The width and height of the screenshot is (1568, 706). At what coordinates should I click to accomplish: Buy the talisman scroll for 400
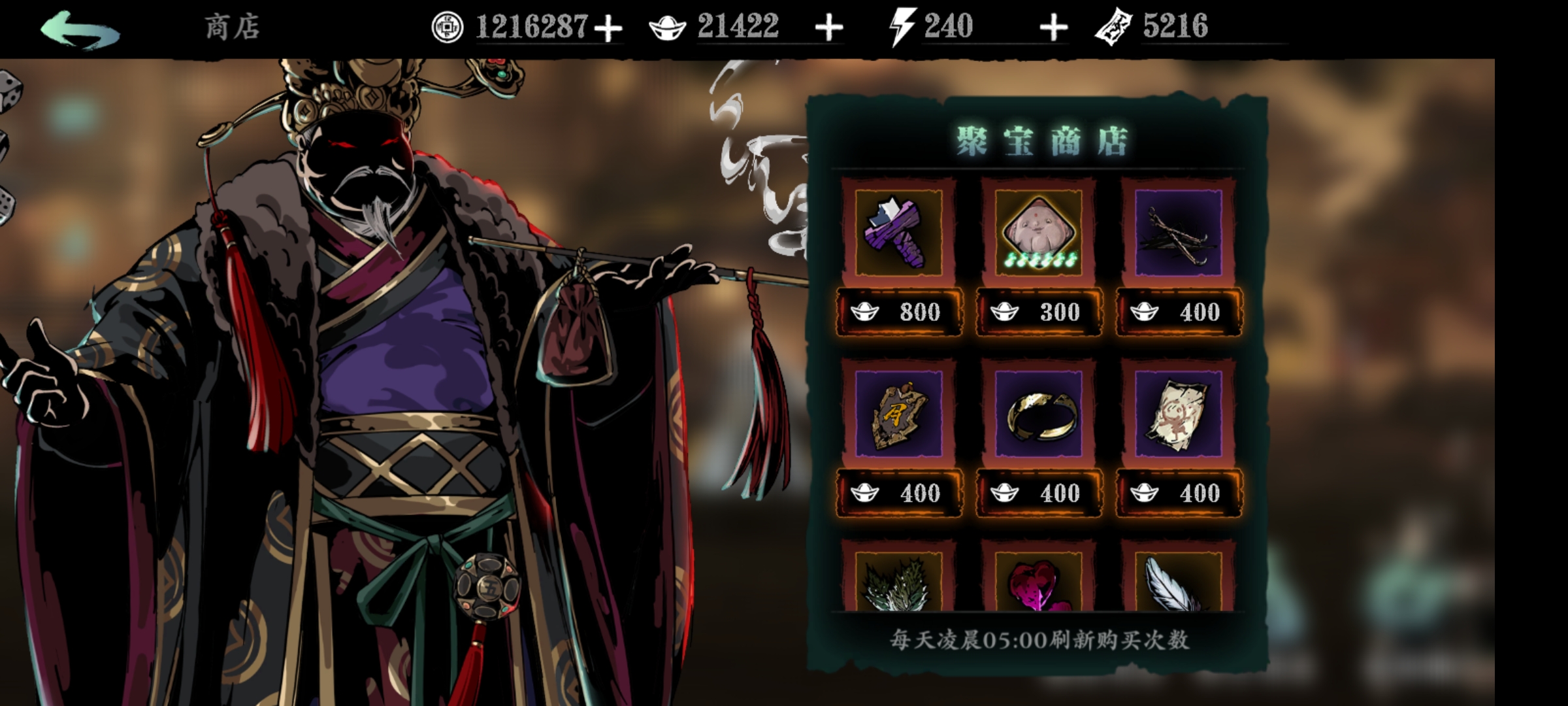click(x=1179, y=493)
